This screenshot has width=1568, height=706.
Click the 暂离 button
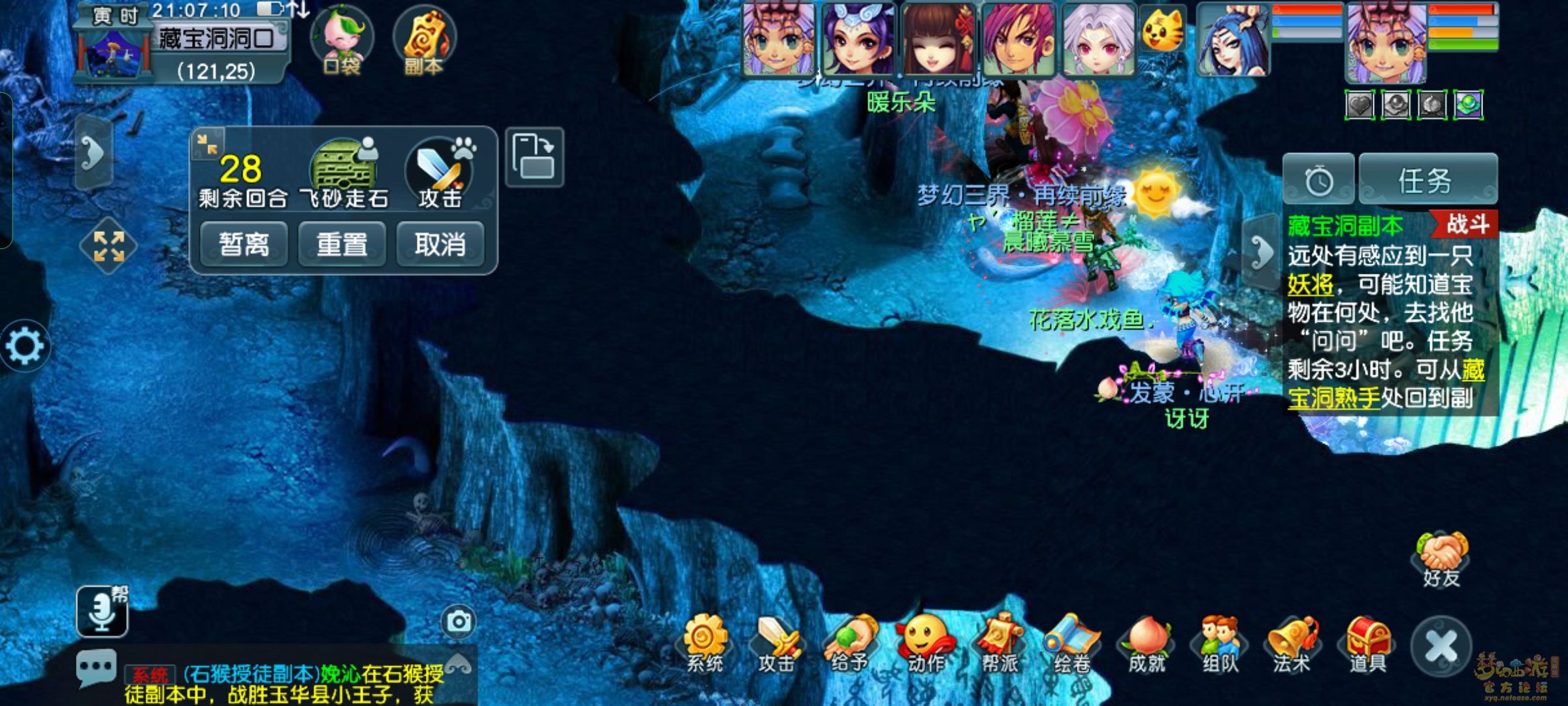pyautogui.click(x=244, y=244)
